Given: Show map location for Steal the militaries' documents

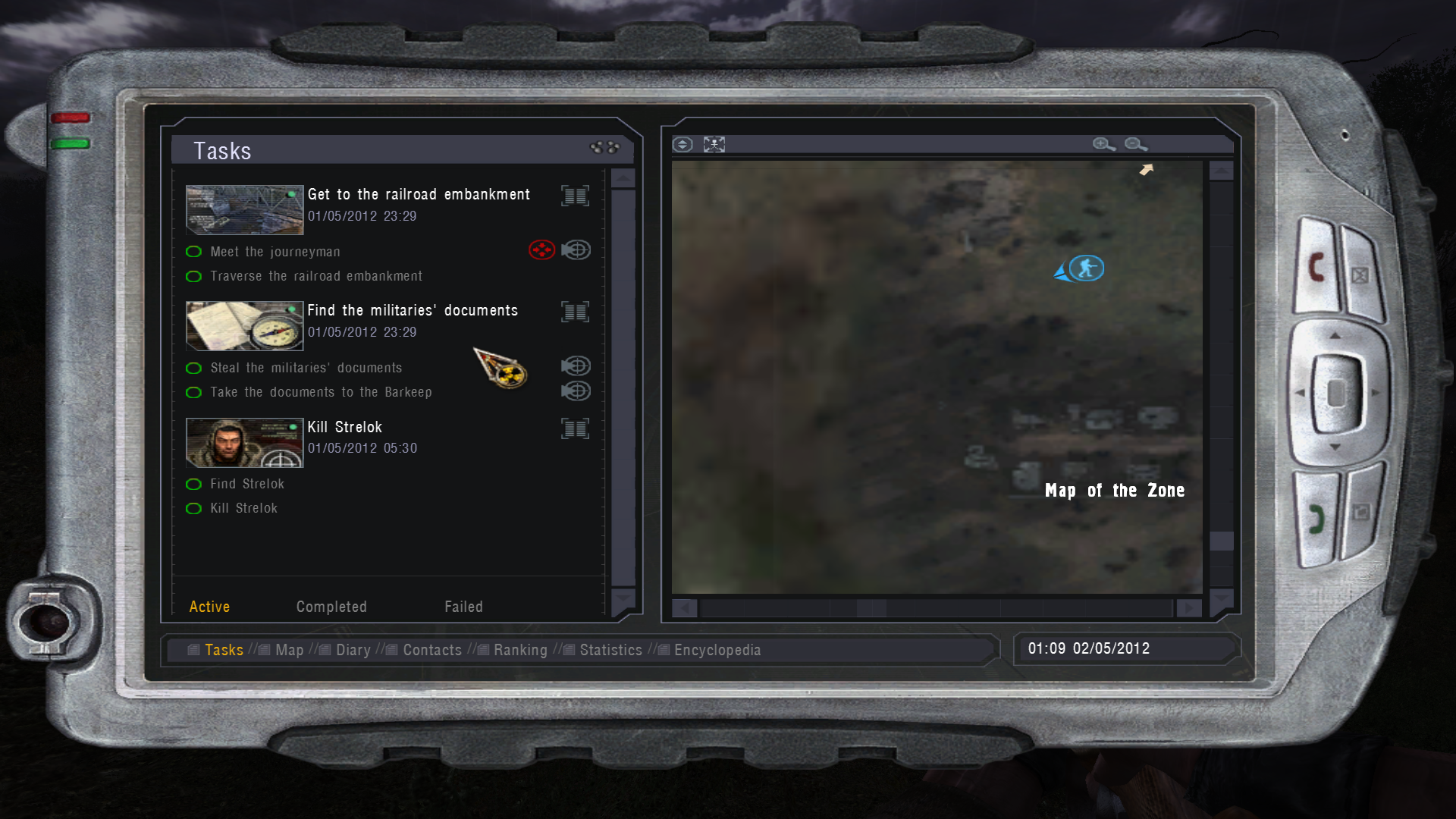Looking at the screenshot, I should [576, 366].
